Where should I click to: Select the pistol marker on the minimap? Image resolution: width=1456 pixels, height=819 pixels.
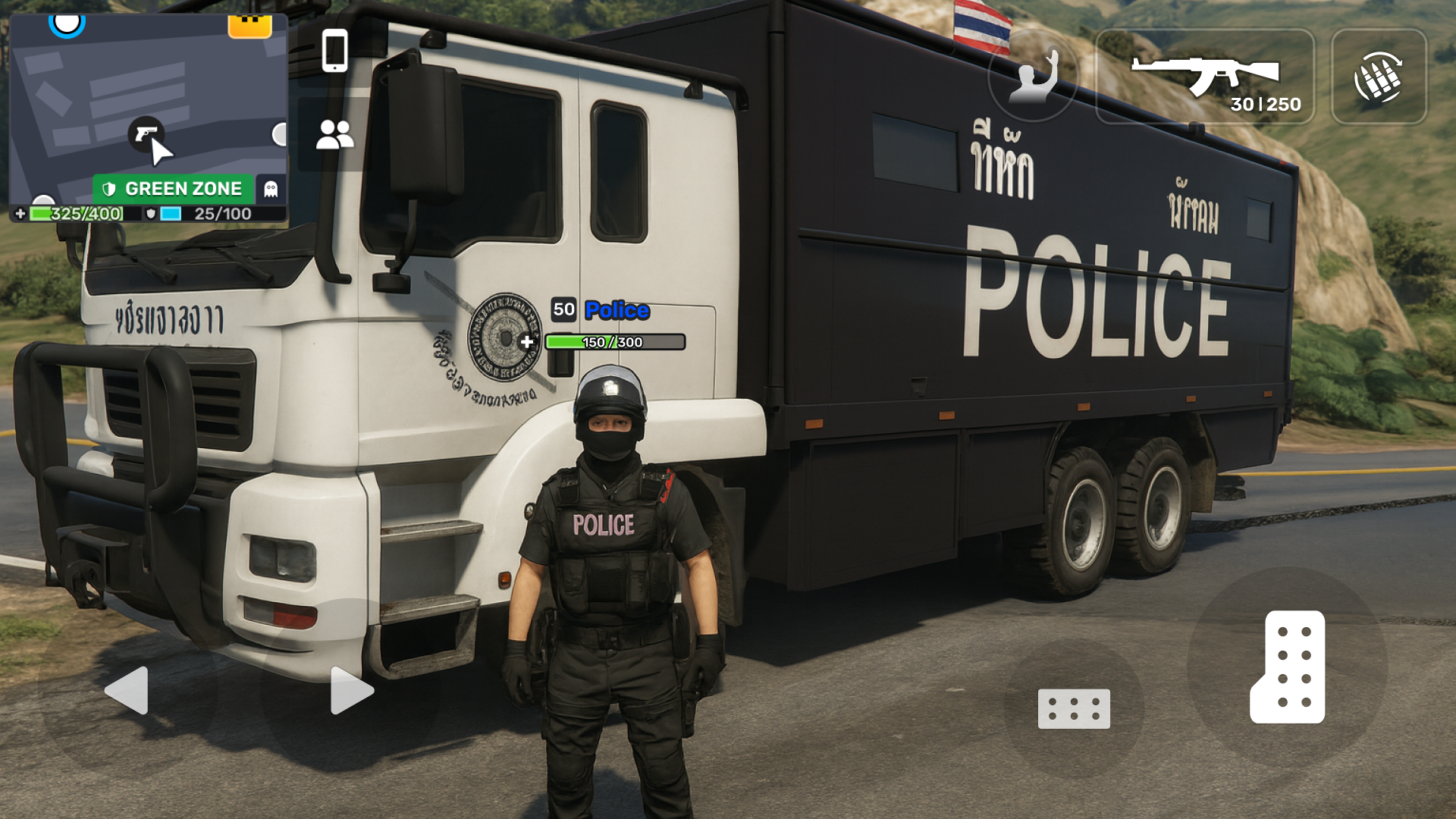(146, 133)
